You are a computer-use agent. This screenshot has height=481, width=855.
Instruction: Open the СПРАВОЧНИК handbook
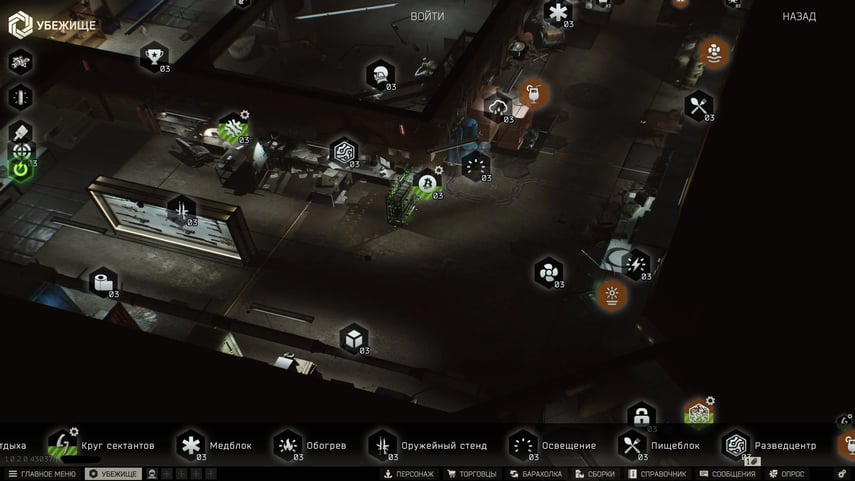[657, 473]
